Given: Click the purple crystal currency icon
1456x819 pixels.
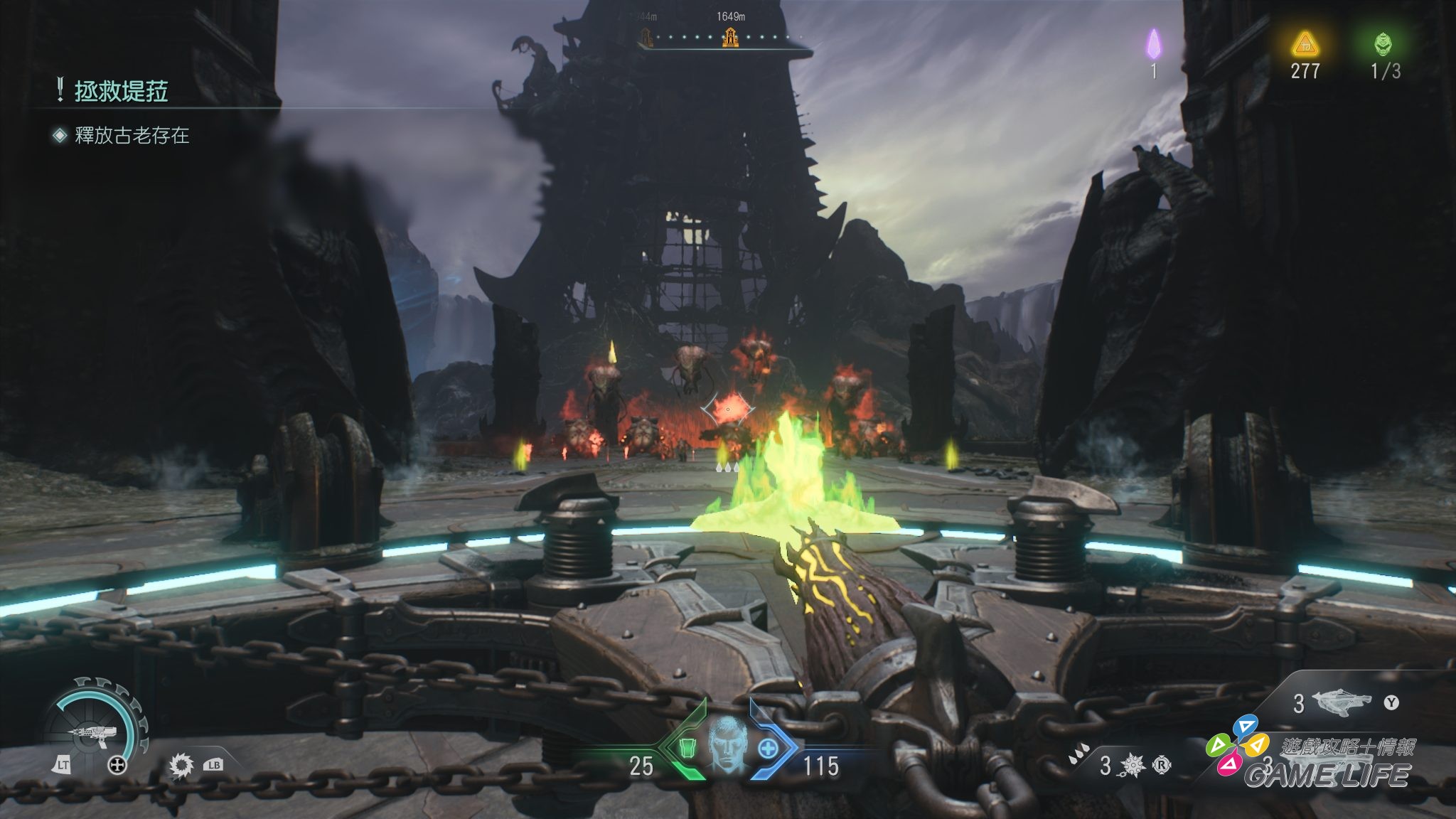Looking at the screenshot, I should (x=1153, y=45).
